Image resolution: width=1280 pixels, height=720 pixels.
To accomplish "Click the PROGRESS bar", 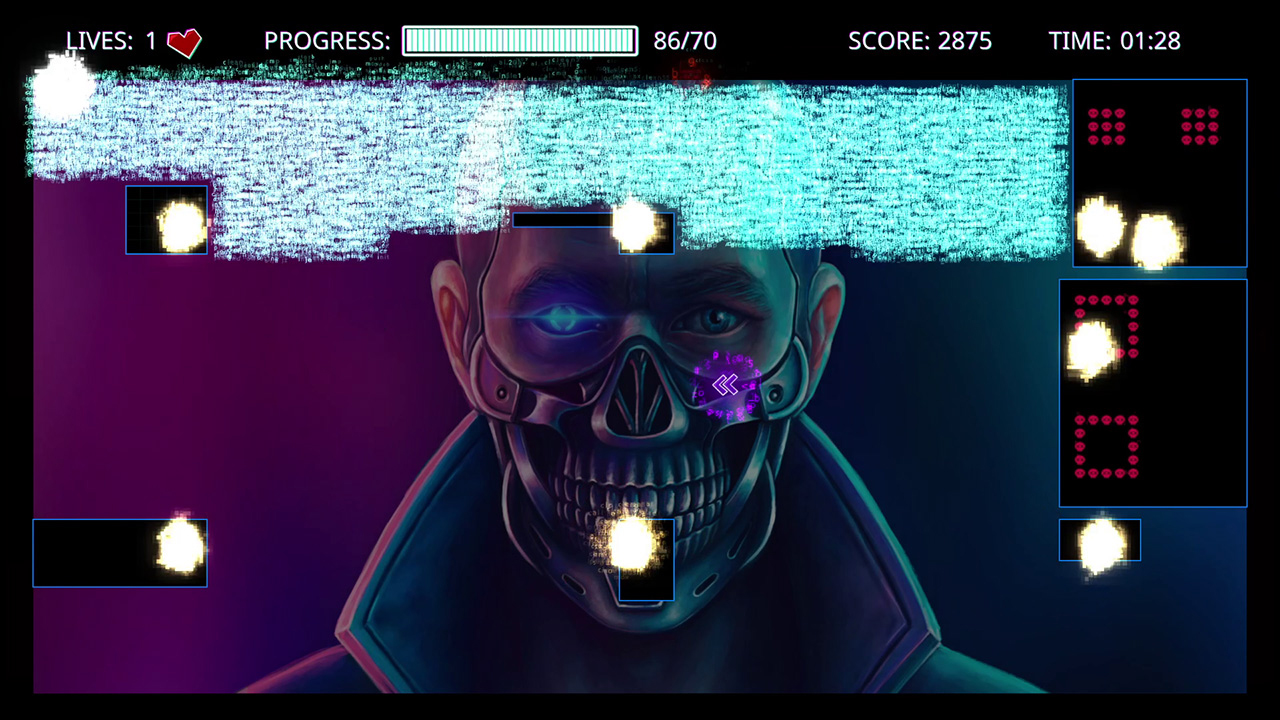I will pyautogui.click(x=519, y=41).
